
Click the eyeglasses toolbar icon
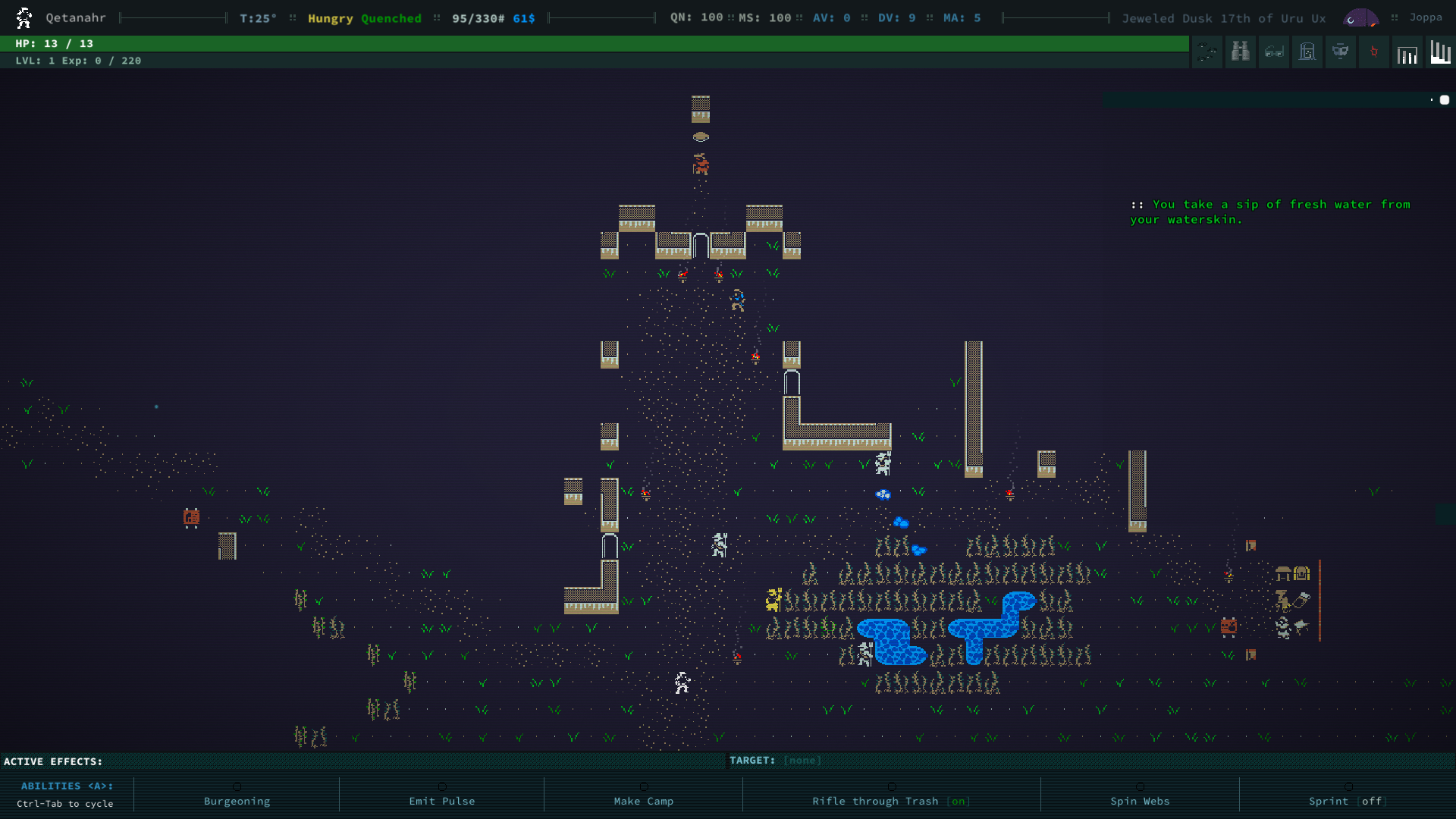1274,52
